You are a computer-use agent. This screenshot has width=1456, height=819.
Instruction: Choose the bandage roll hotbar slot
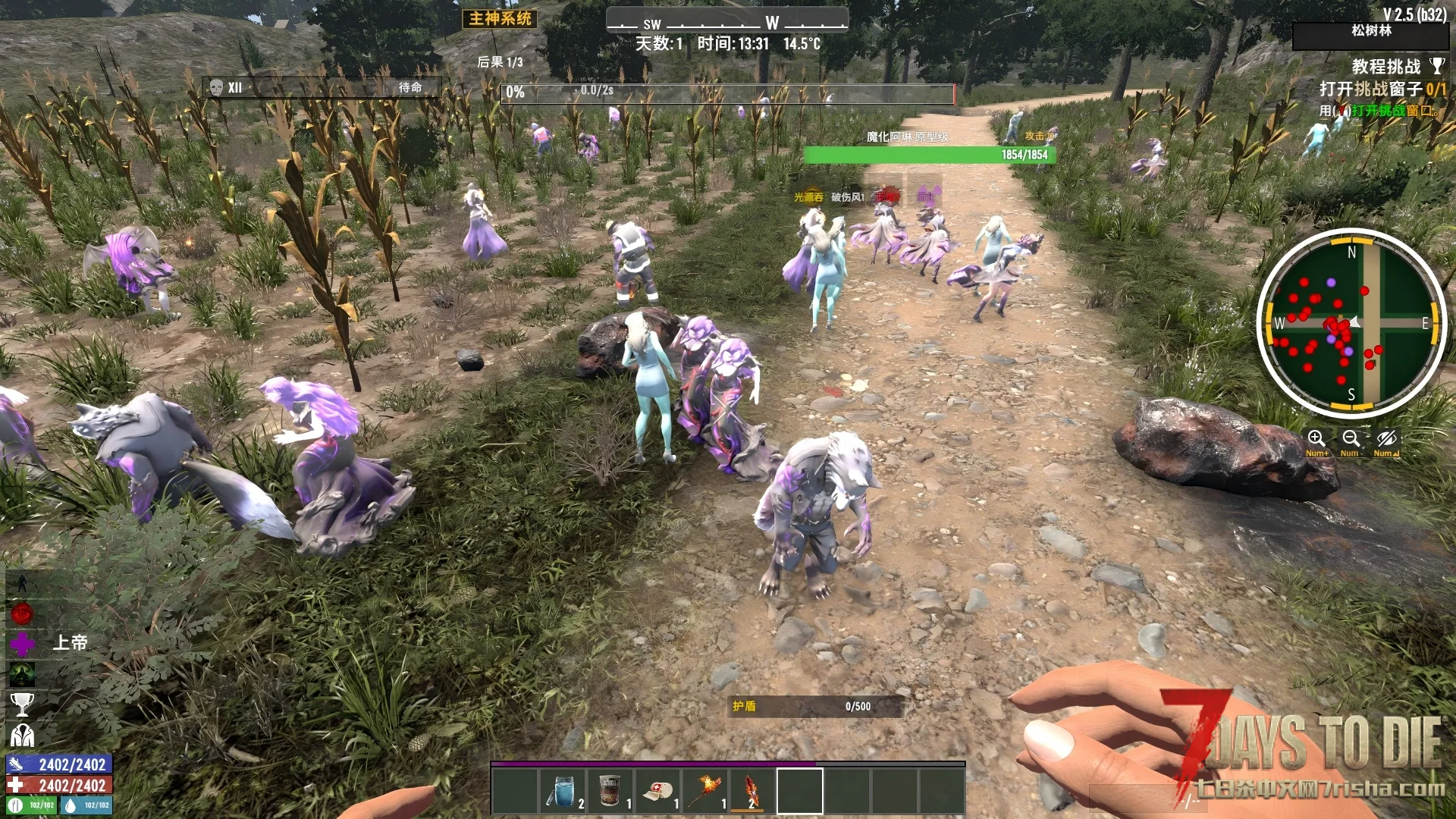click(x=657, y=790)
